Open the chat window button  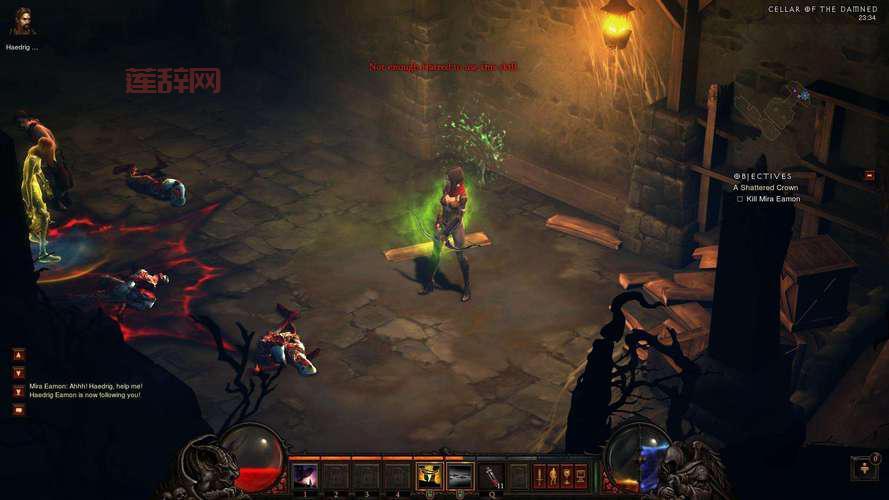[19, 409]
